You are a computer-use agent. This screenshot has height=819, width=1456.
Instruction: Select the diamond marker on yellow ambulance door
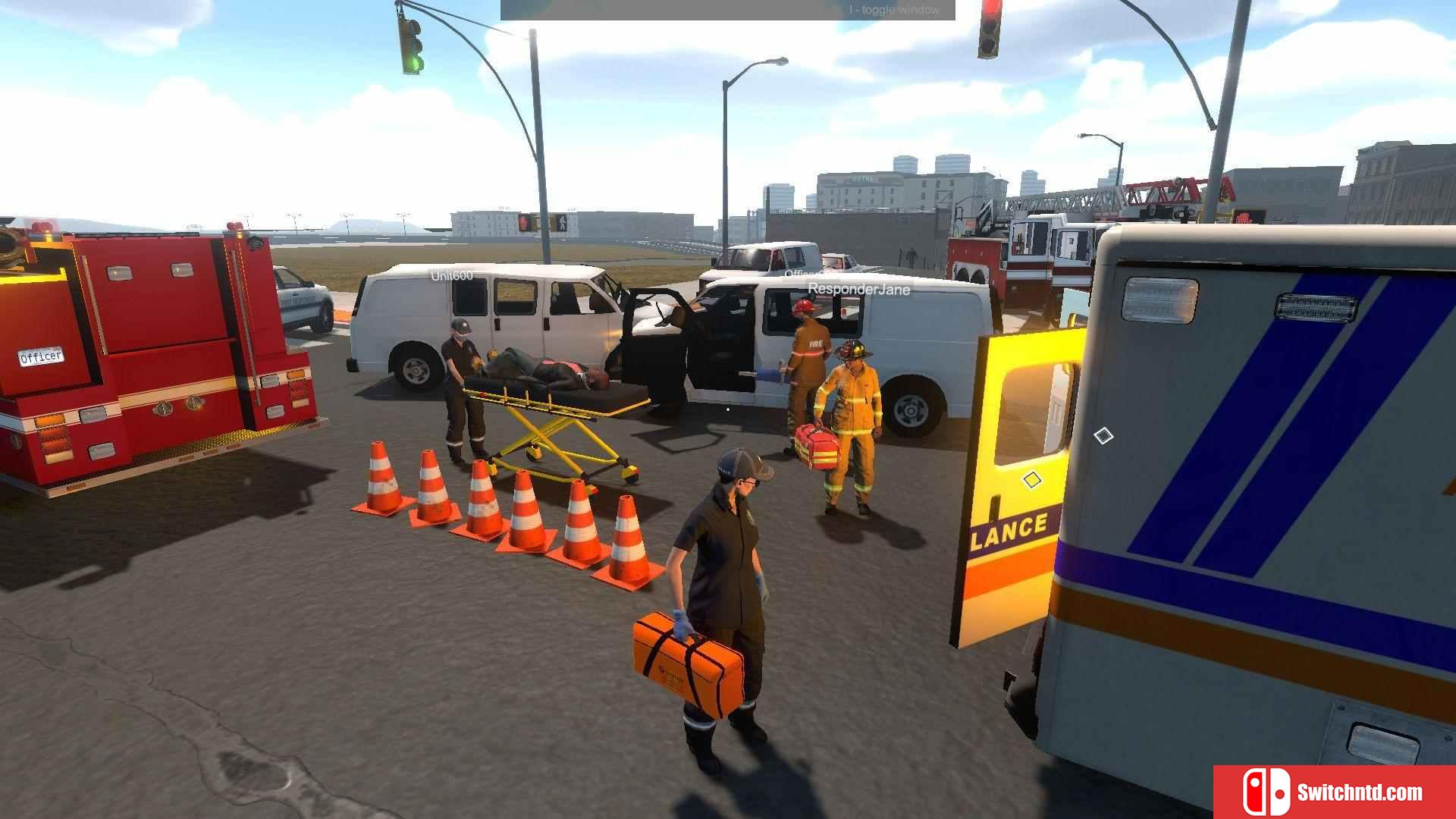(1031, 480)
